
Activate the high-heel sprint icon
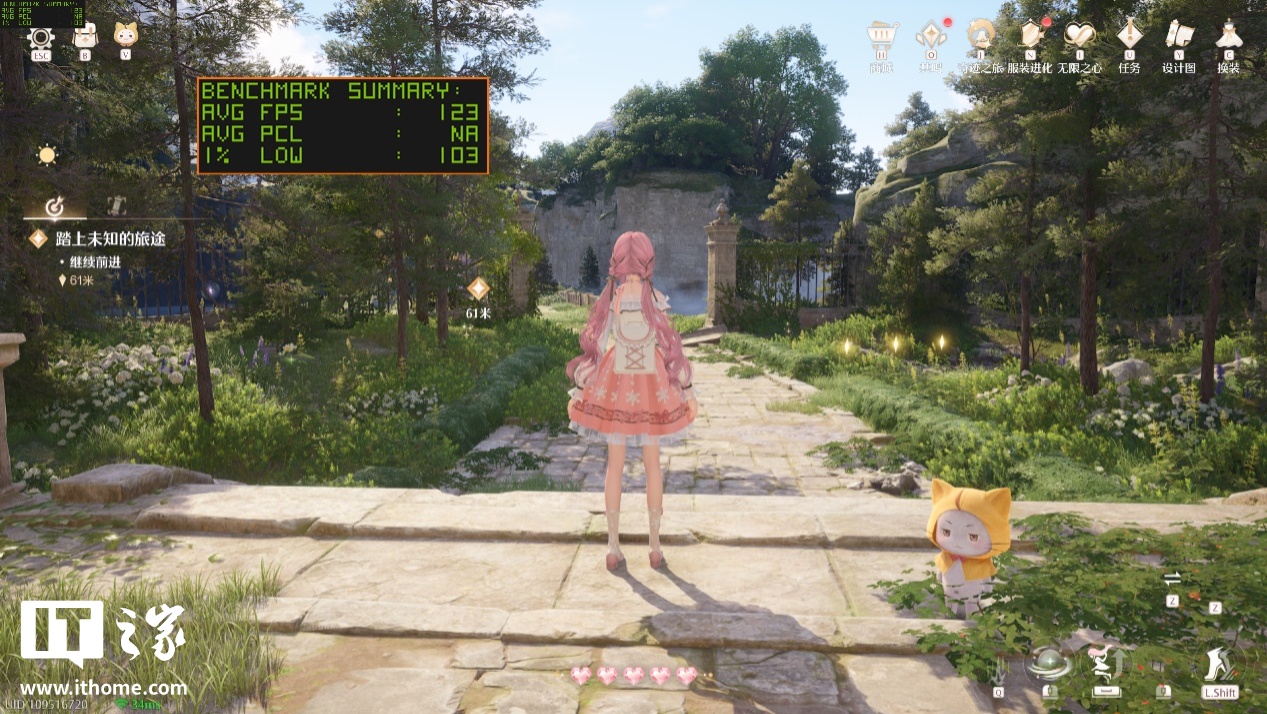[x=1219, y=663]
